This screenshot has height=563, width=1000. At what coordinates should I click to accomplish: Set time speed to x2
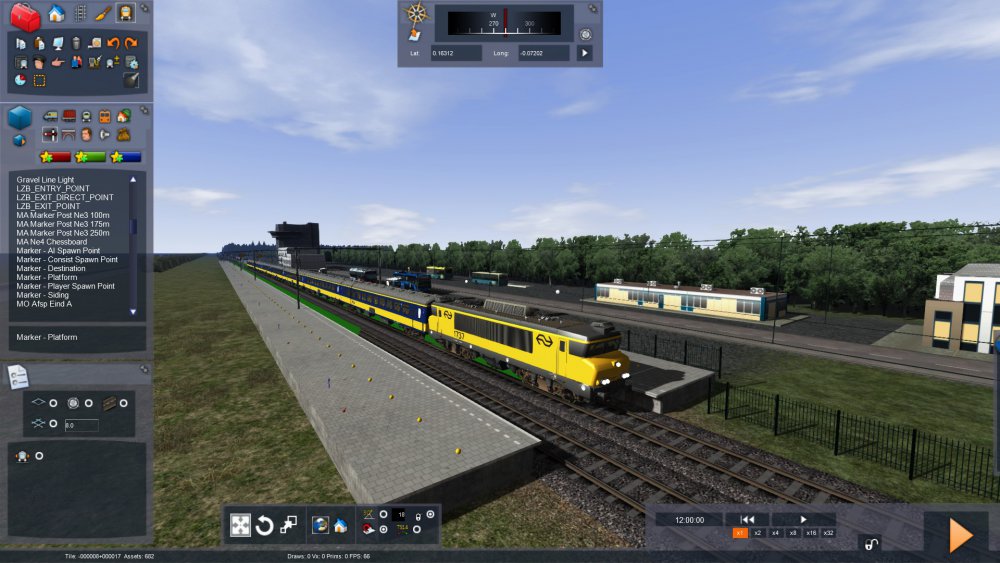(758, 533)
